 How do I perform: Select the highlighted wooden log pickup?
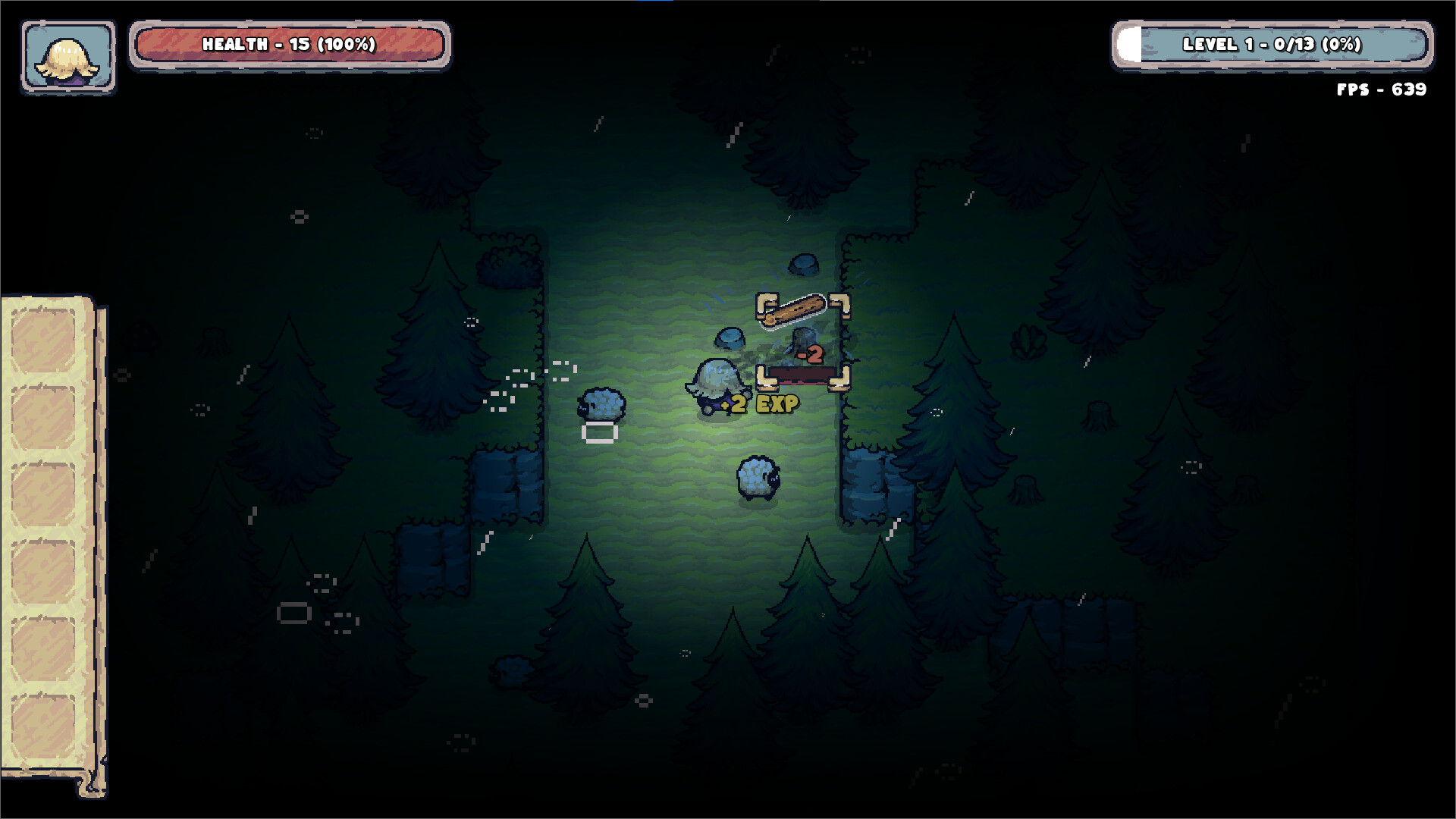coord(796,309)
